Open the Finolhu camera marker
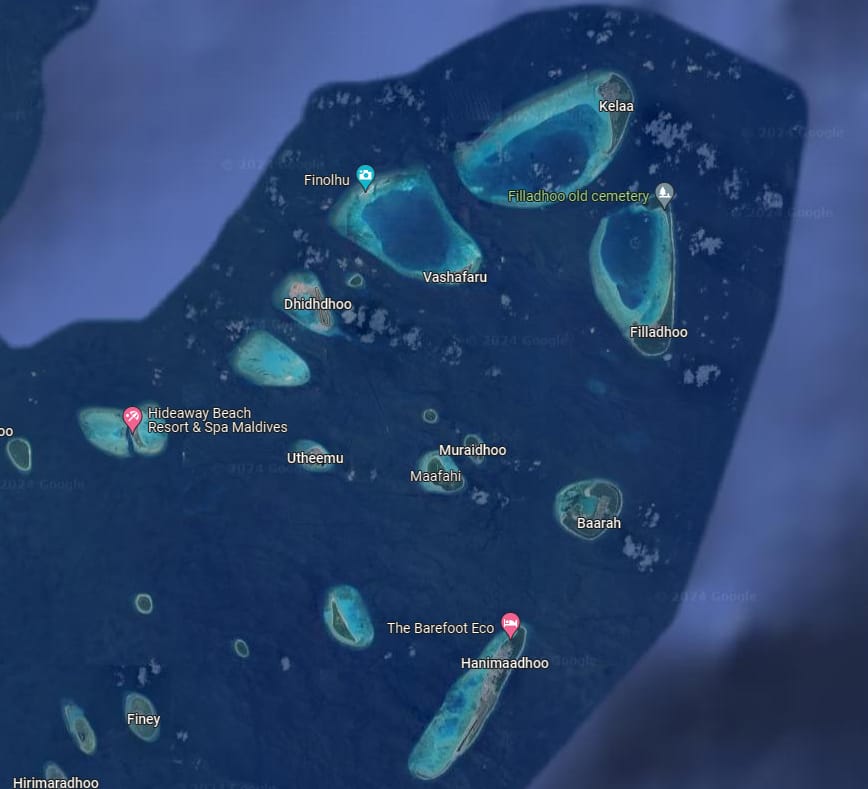 click(366, 178)
